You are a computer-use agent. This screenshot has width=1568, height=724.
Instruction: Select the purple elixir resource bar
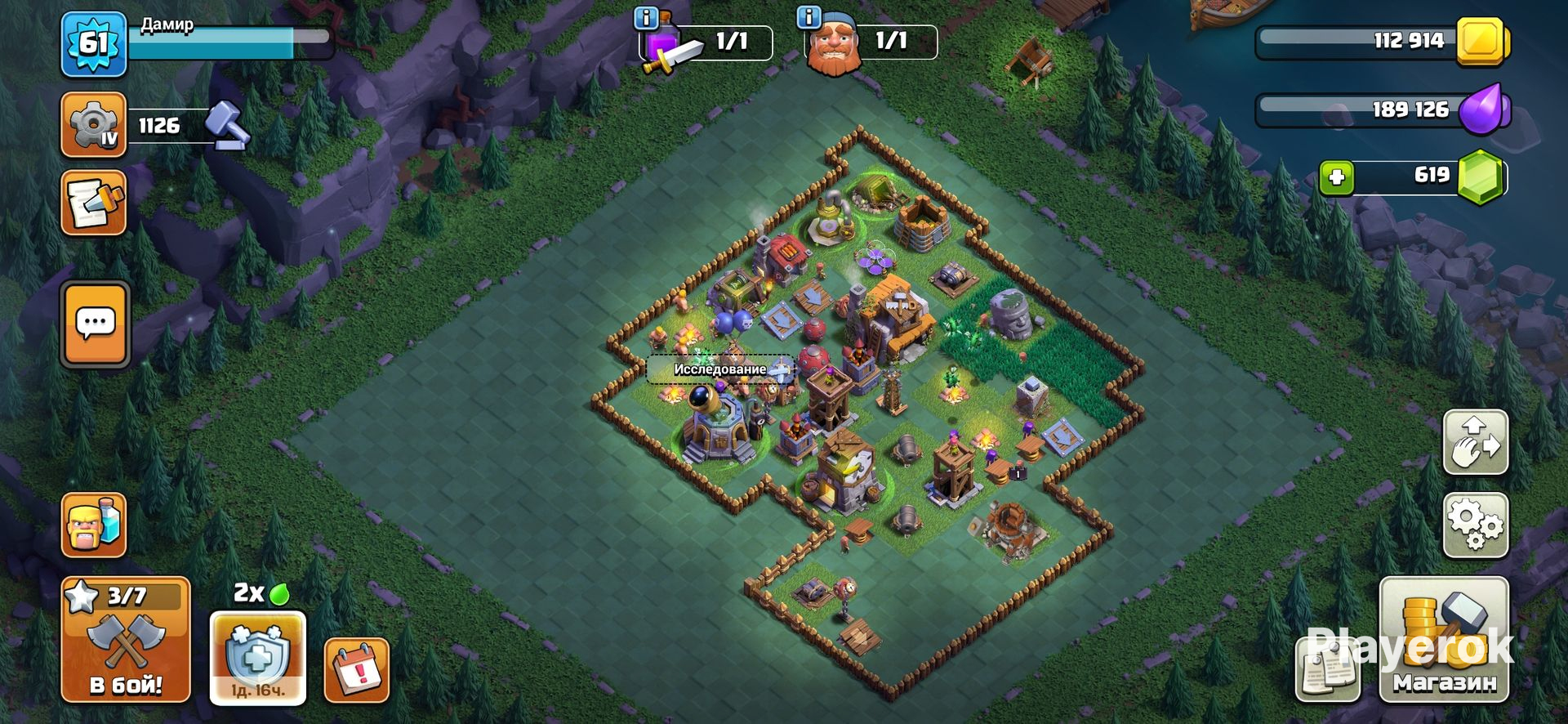(1382, 109)
